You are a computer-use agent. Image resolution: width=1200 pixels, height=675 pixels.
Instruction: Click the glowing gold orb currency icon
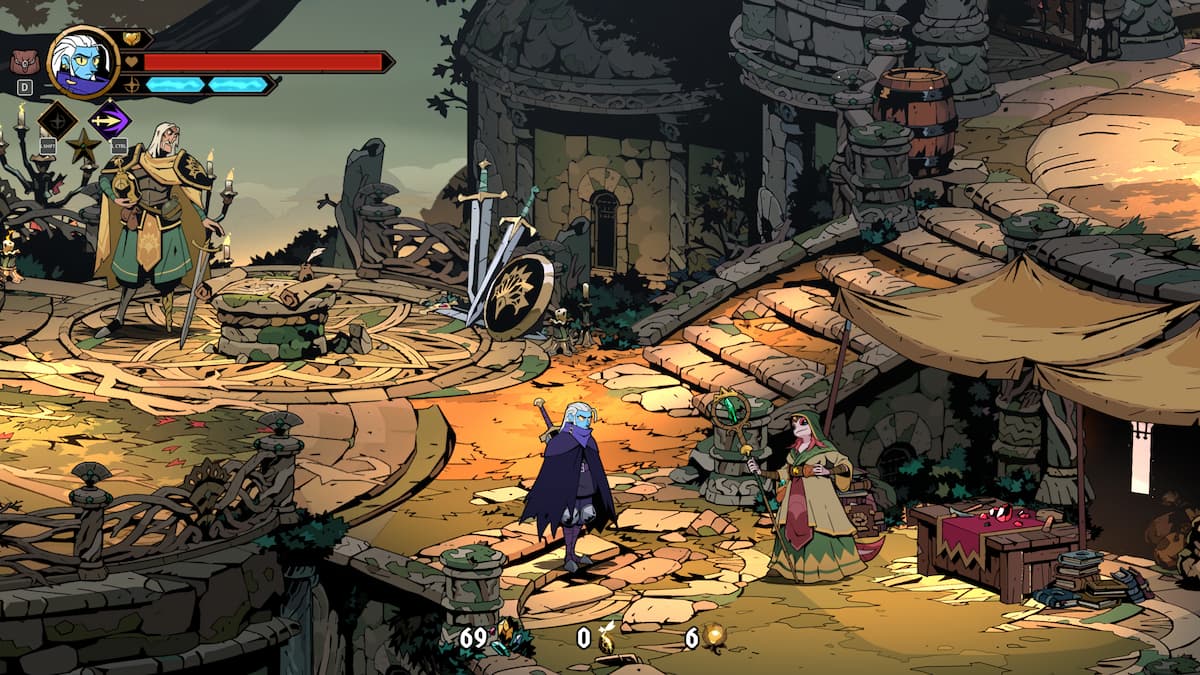[x=713, y=636]
